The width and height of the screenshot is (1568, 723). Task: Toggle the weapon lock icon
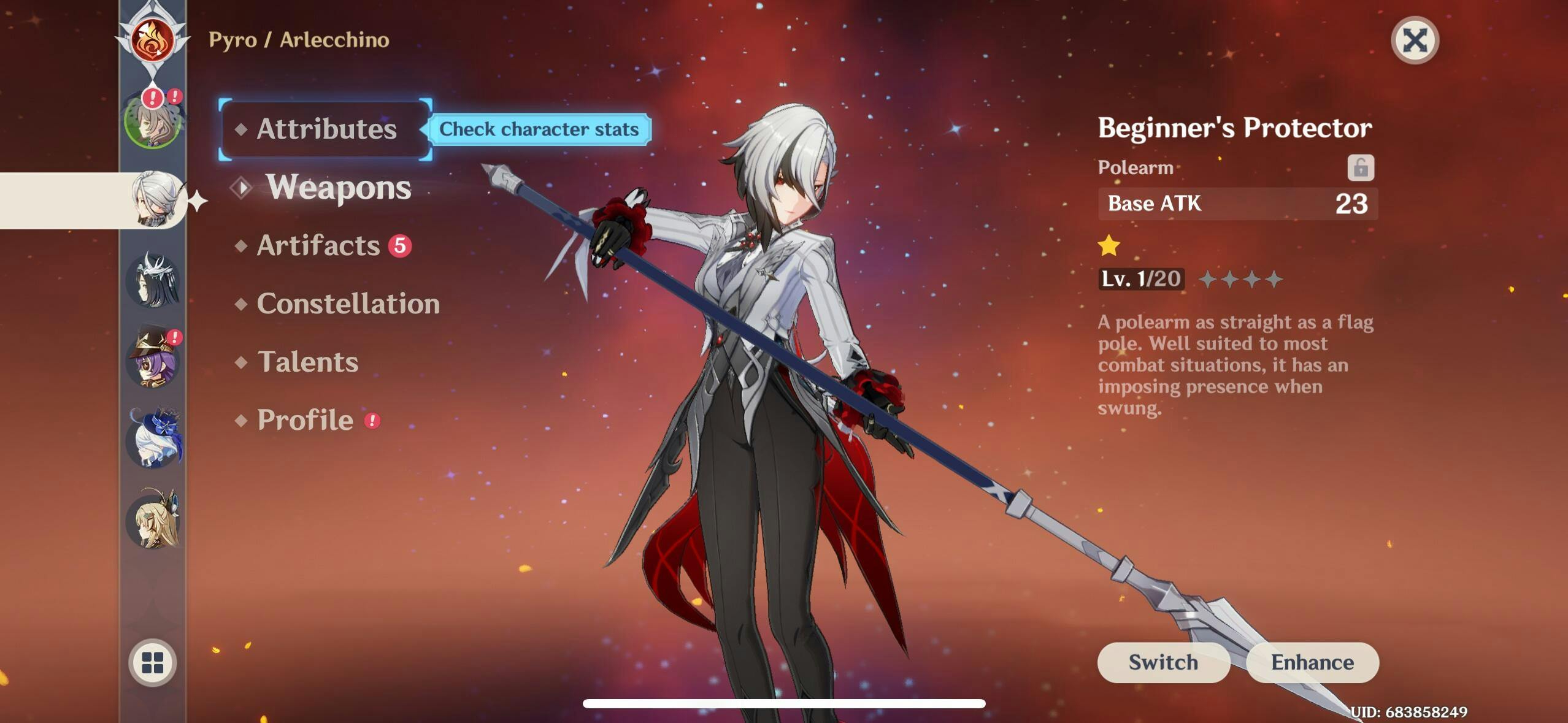(x=1360, y=167)
